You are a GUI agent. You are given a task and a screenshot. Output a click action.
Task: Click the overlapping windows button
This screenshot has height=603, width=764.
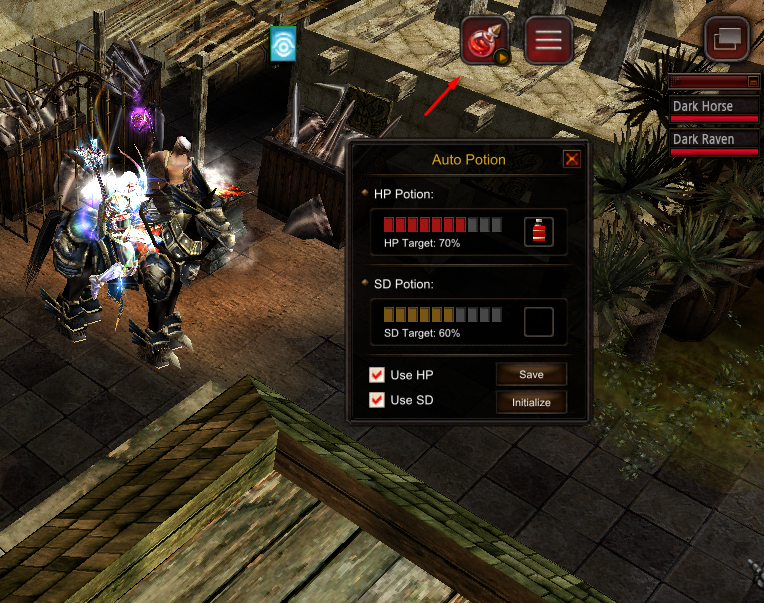pos(727,41)
